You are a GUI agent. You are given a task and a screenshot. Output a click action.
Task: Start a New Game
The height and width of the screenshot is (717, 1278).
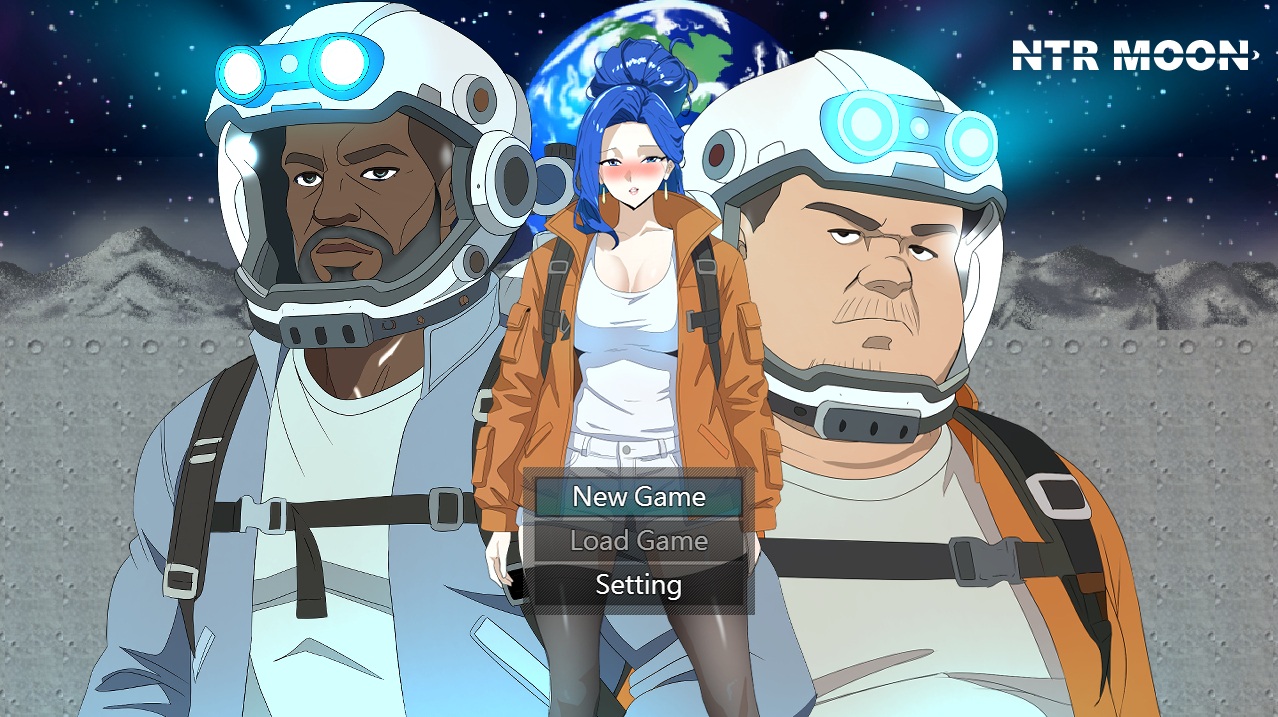(639, 497)
